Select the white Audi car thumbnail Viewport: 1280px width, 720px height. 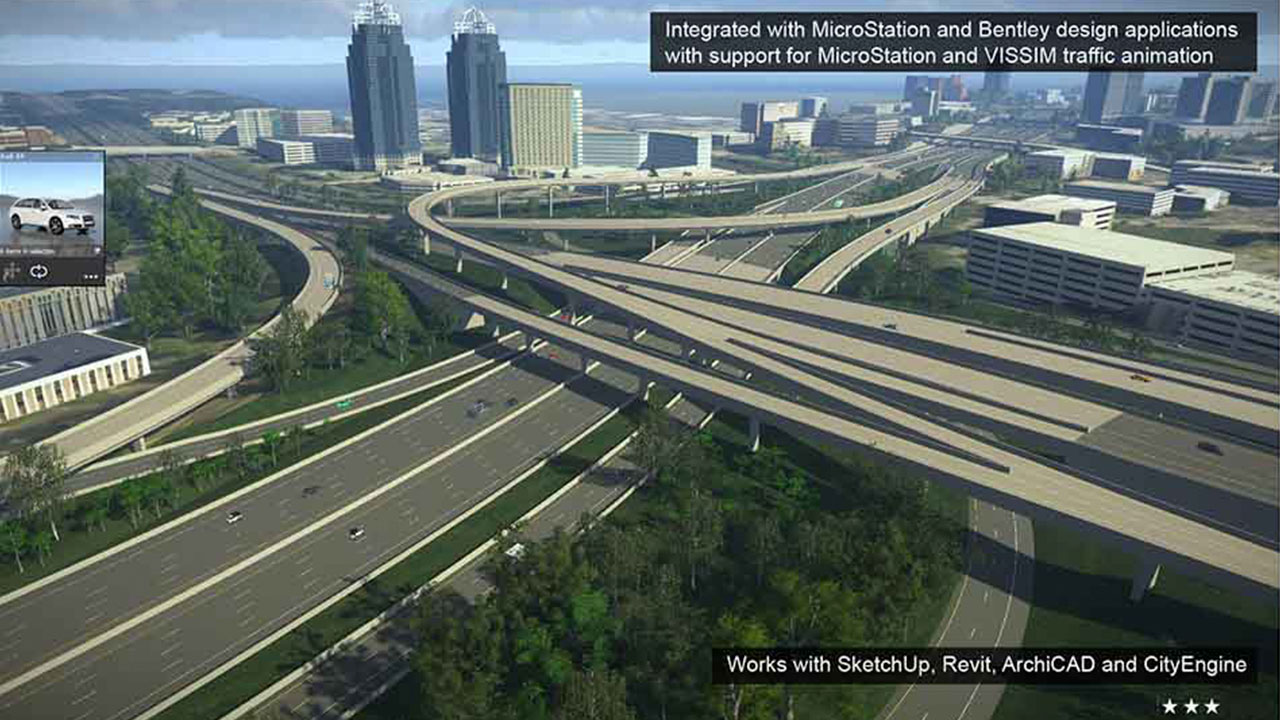pyautogui.click(x=51, y=214)
